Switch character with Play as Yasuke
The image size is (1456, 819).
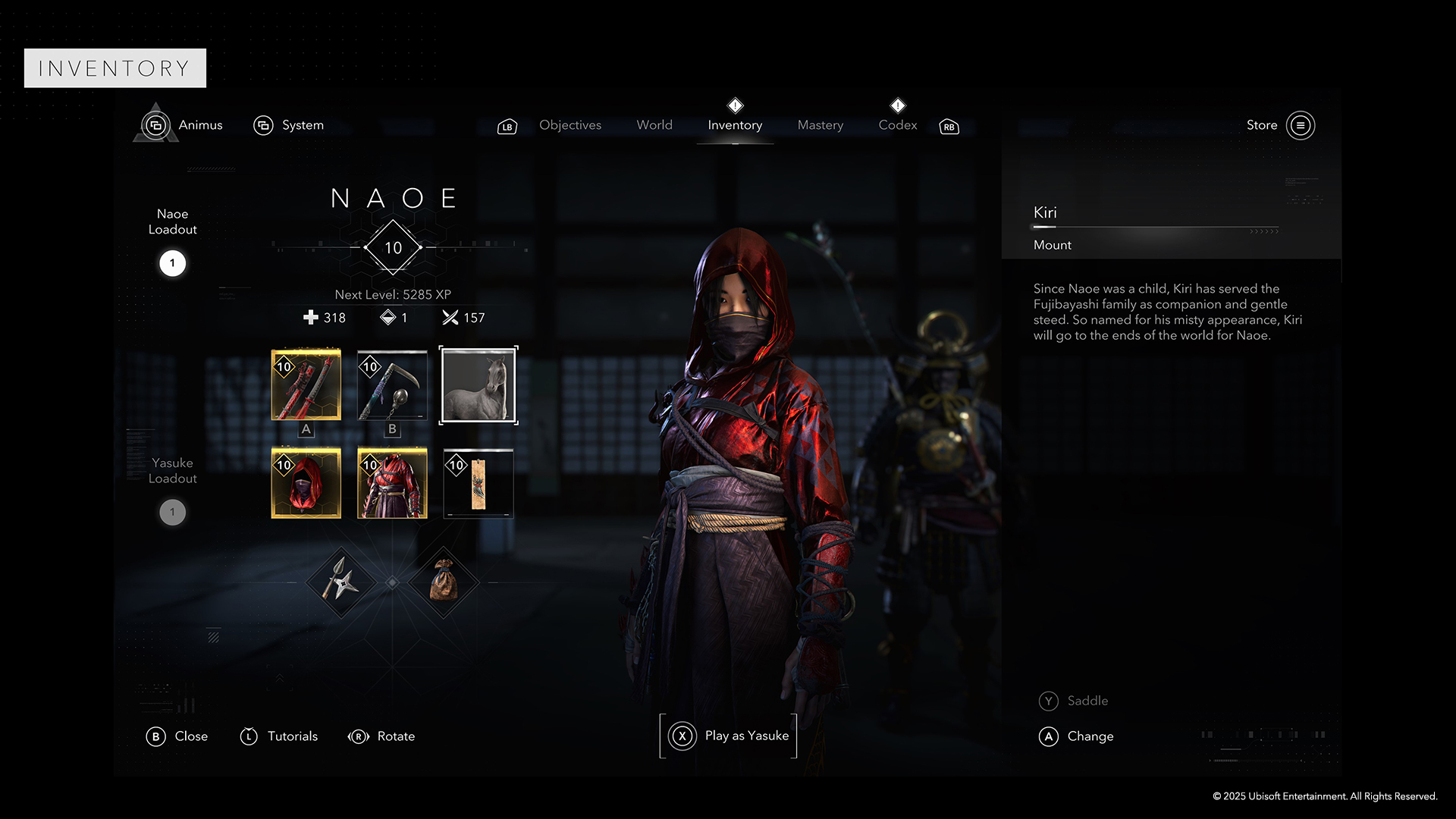(x=728, y=736)
